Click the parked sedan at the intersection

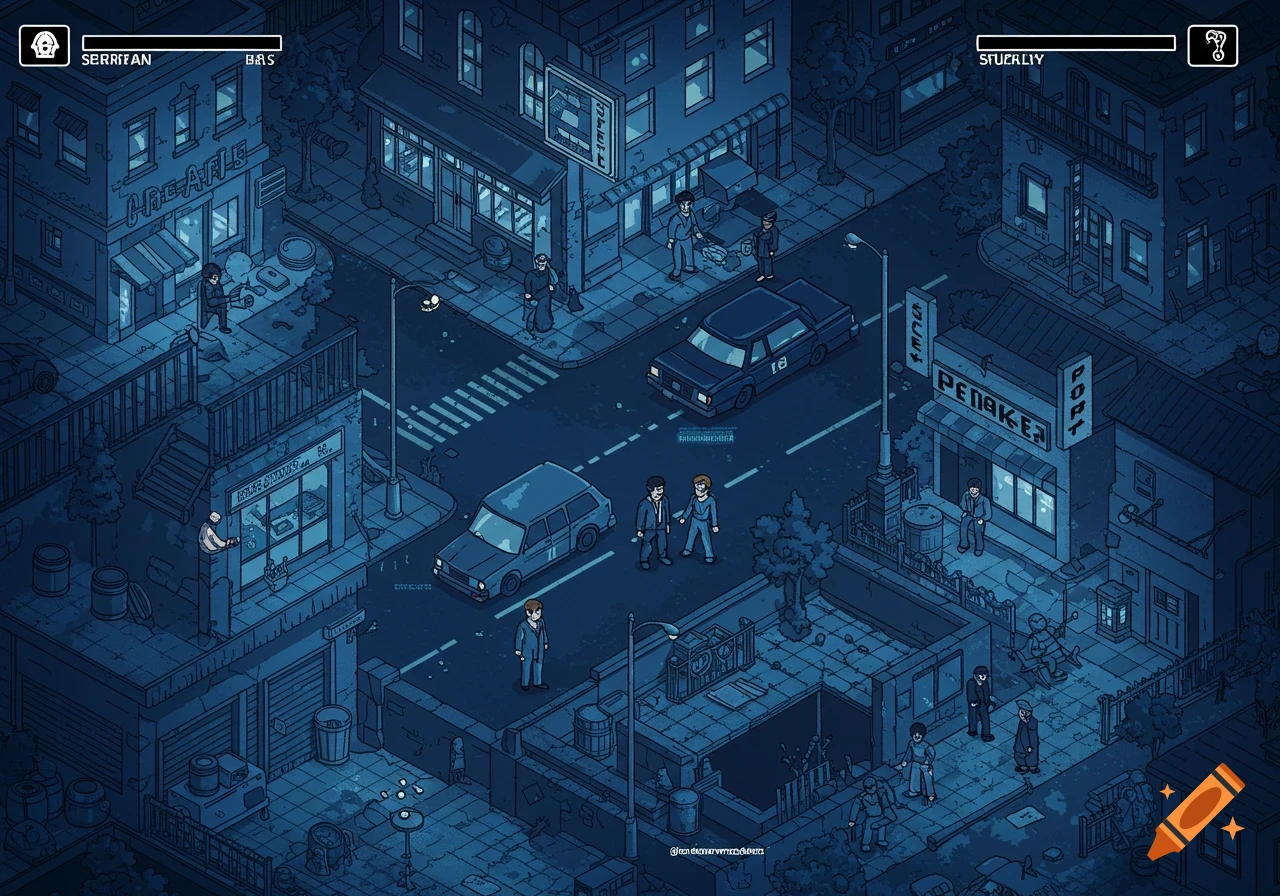coord(755,350)
